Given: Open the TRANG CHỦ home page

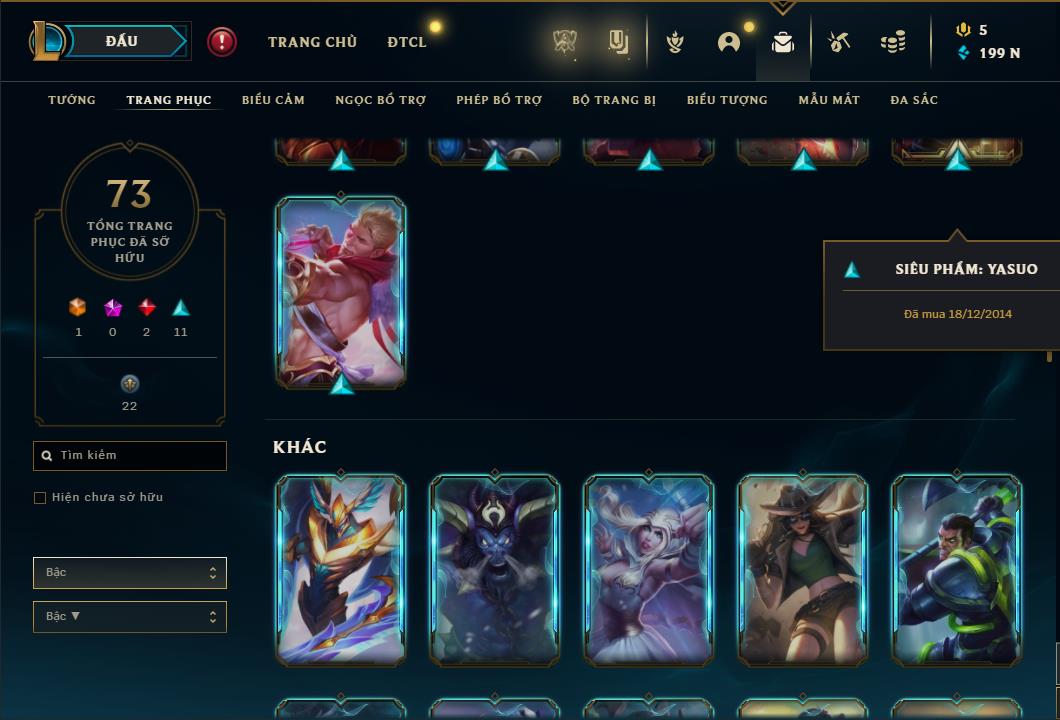Looking at the screenshot, I should [312, 42].
